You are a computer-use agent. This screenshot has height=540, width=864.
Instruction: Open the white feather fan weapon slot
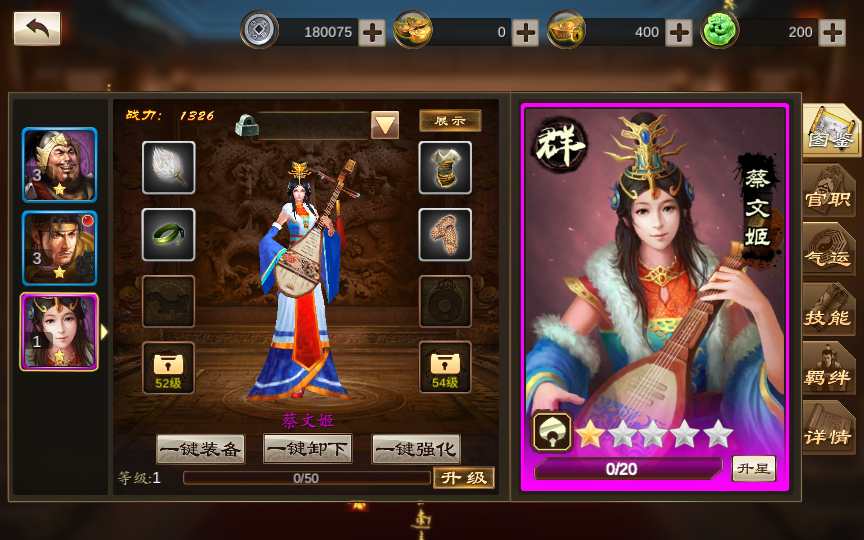pos(168,168)
